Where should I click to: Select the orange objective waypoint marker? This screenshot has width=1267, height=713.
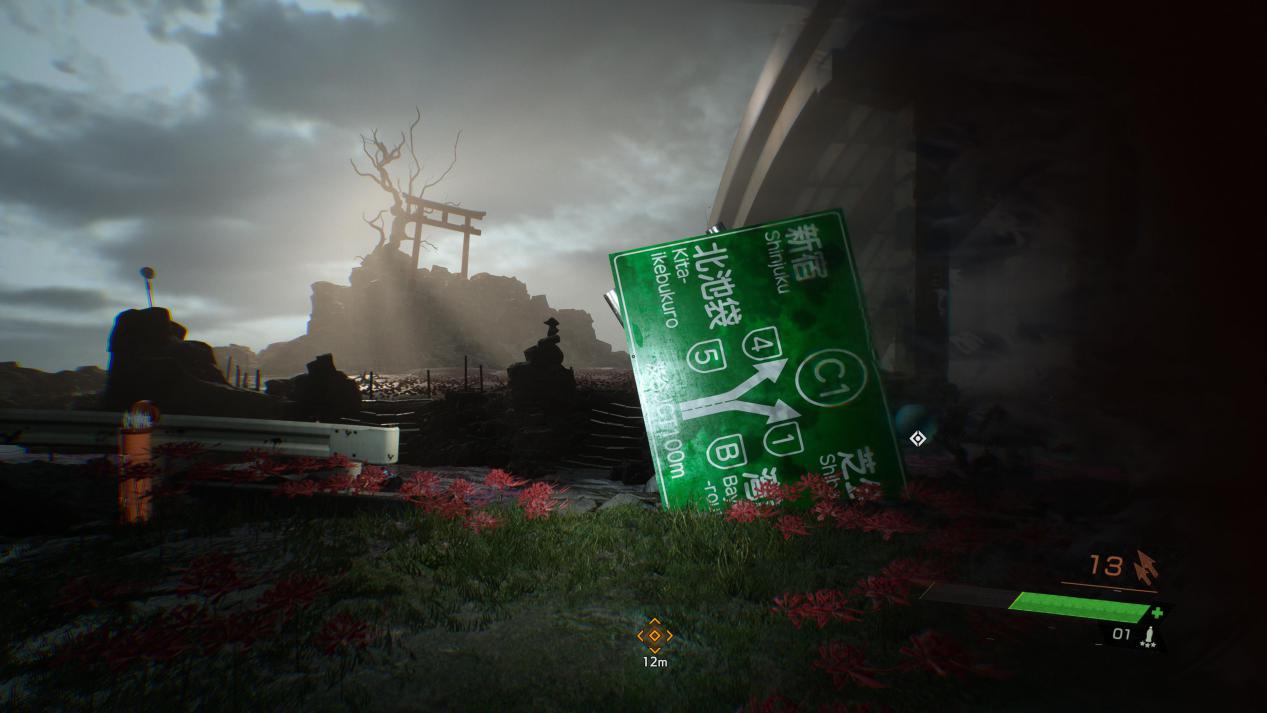pyautogui.click(x=655, y=635)
